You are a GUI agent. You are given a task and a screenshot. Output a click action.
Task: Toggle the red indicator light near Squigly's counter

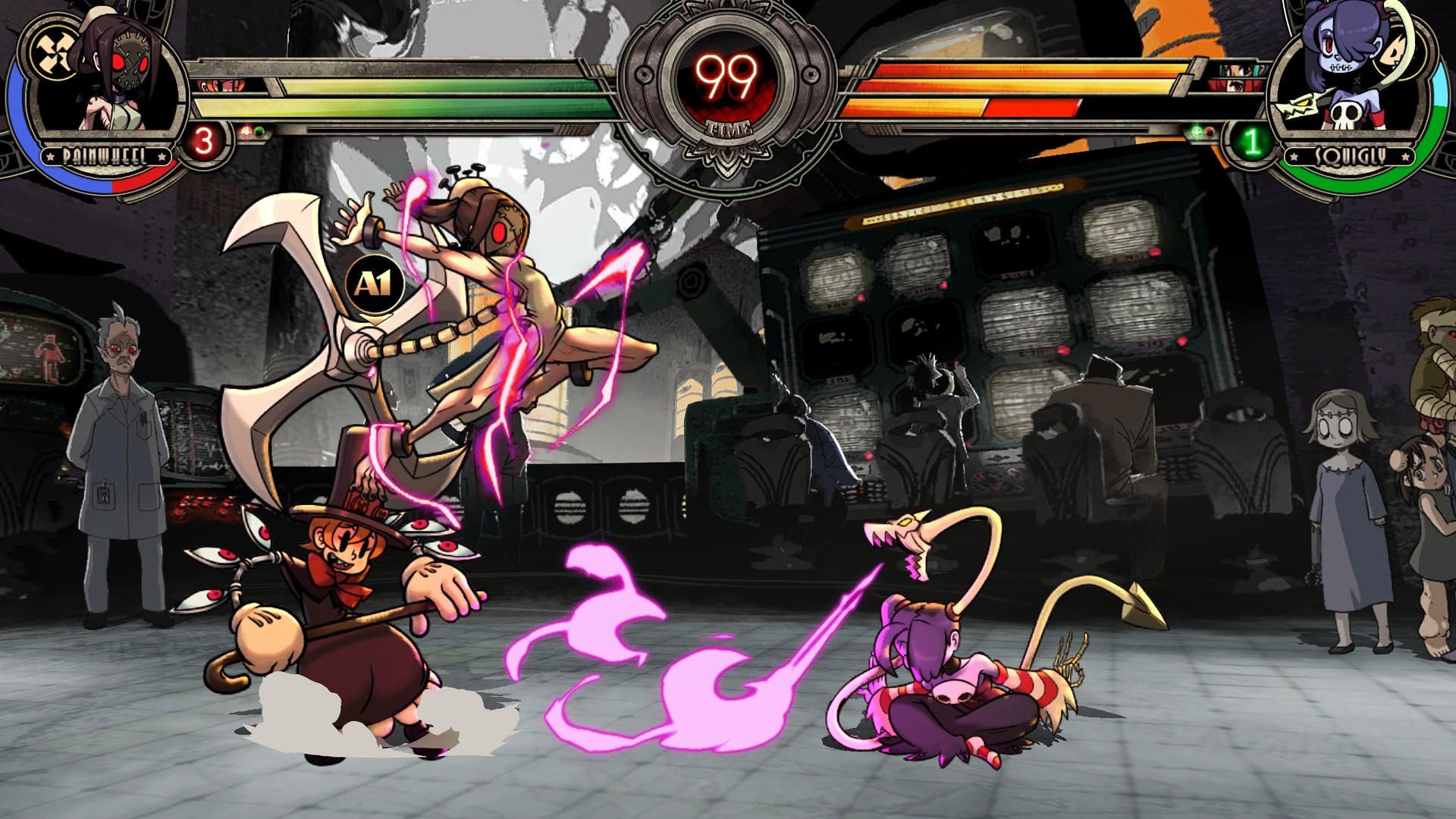1209,131
